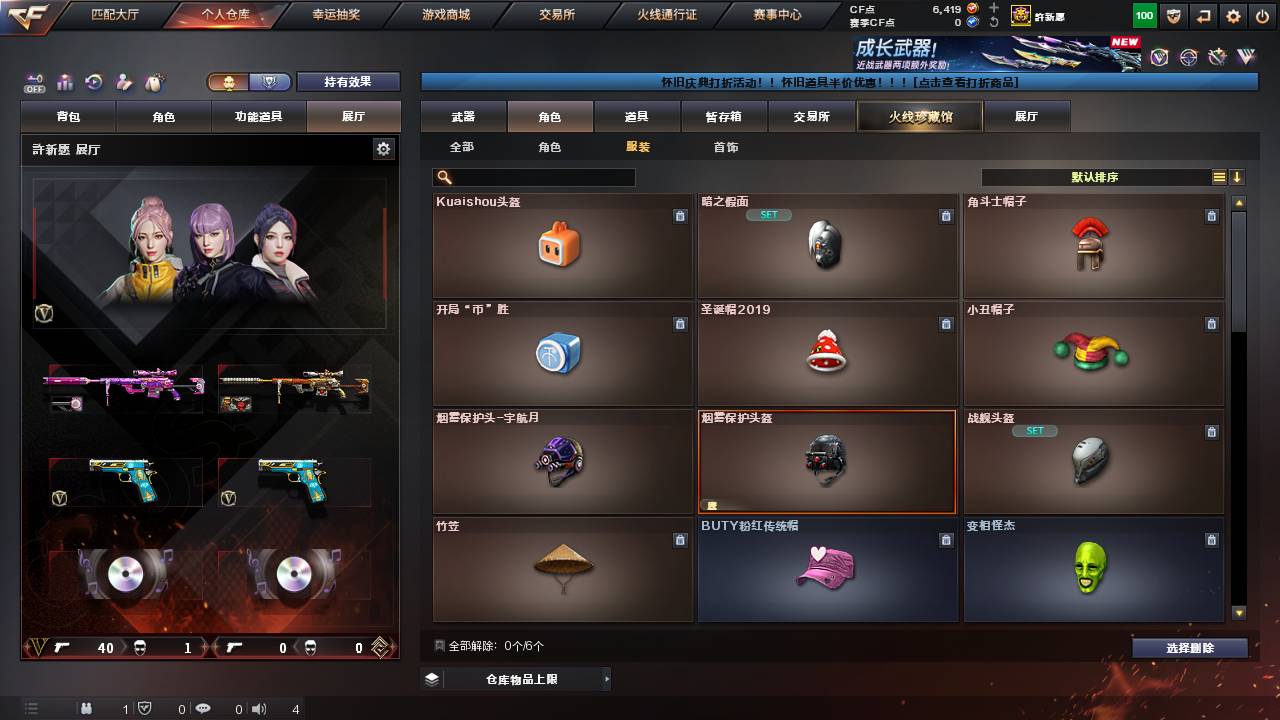Toggle the speaker mute icon in bottom bar

(259, 709)
